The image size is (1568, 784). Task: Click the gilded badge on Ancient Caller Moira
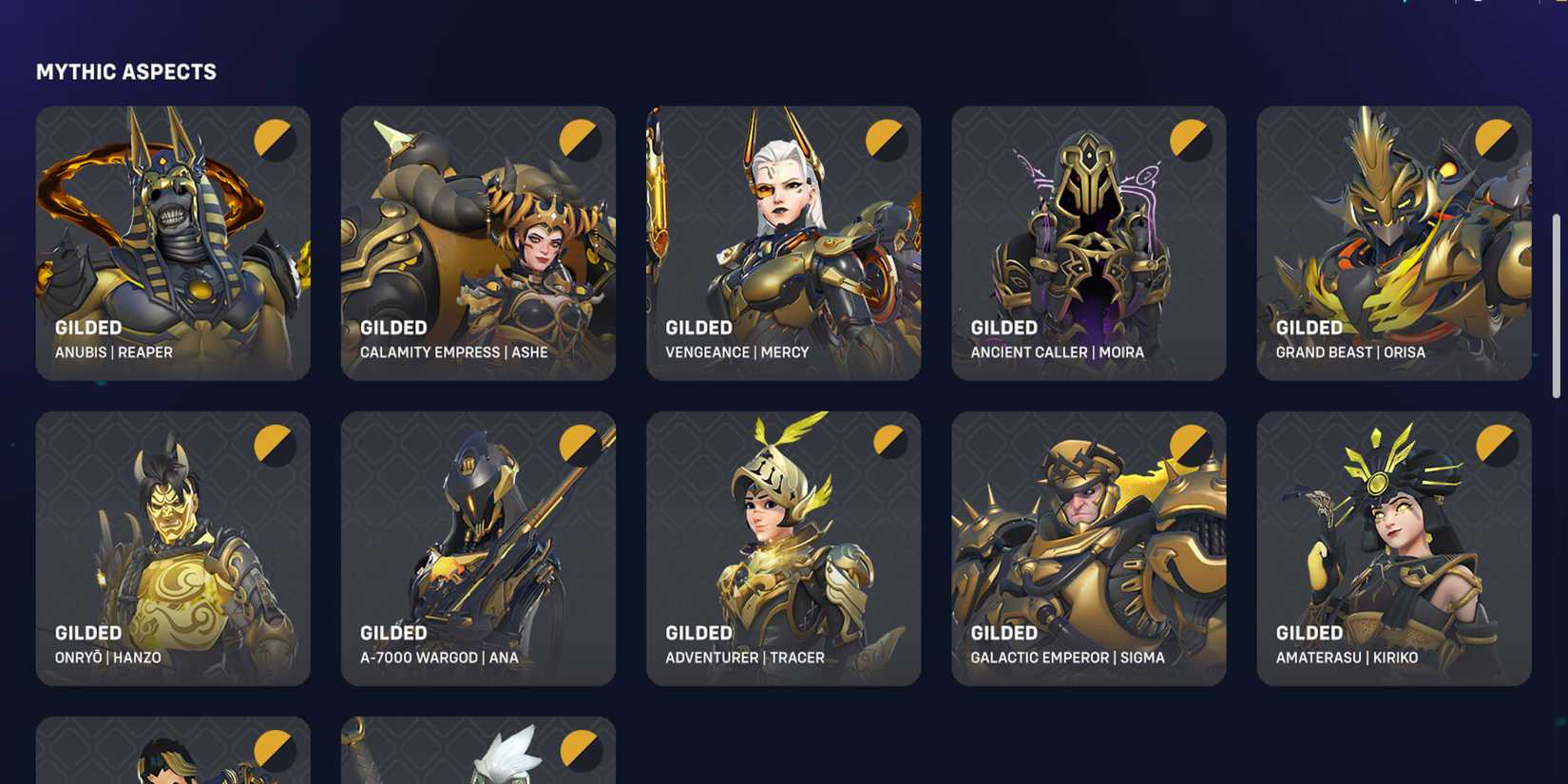point(1191,139)
